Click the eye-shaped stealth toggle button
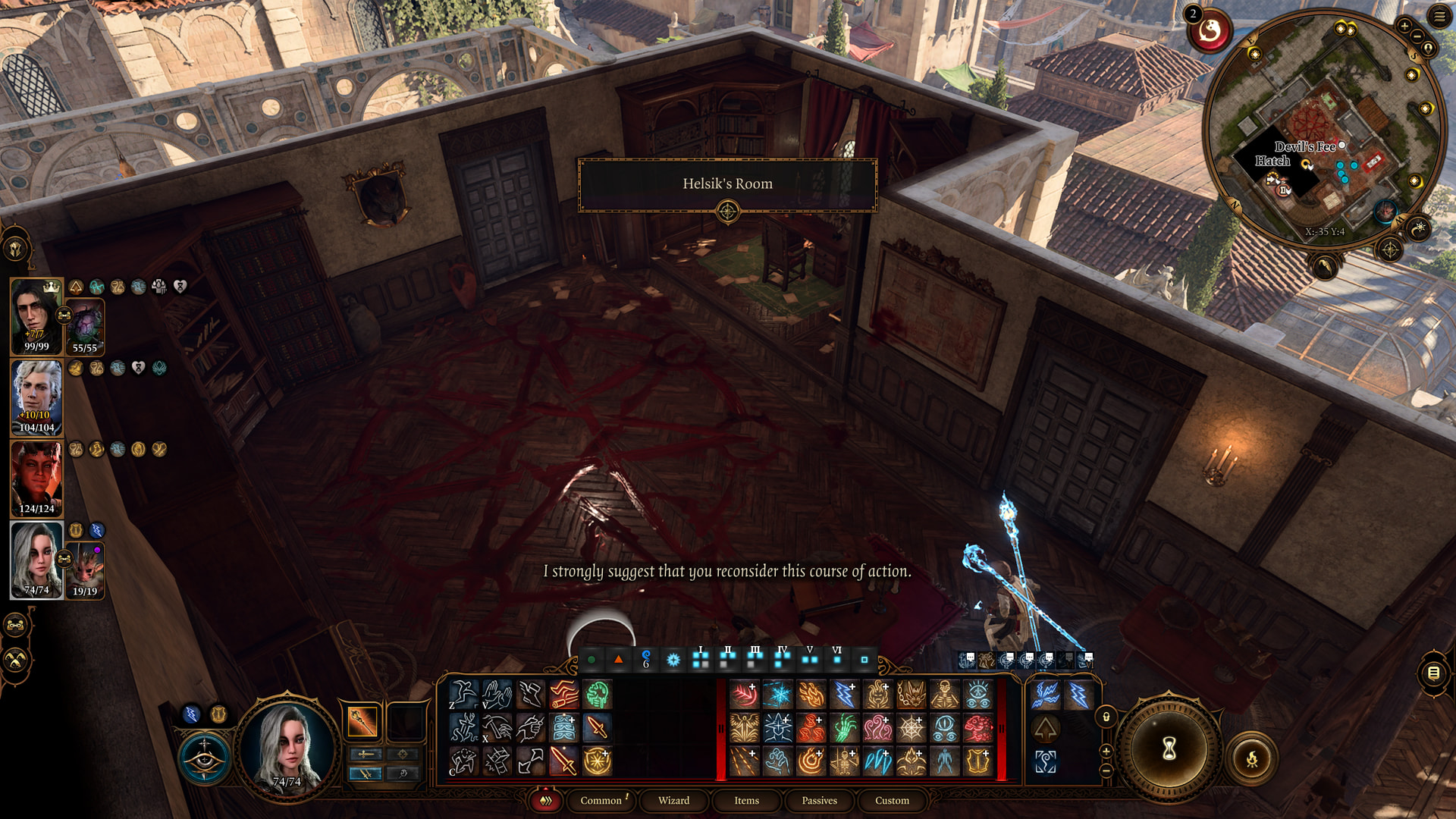 point(205,757)
